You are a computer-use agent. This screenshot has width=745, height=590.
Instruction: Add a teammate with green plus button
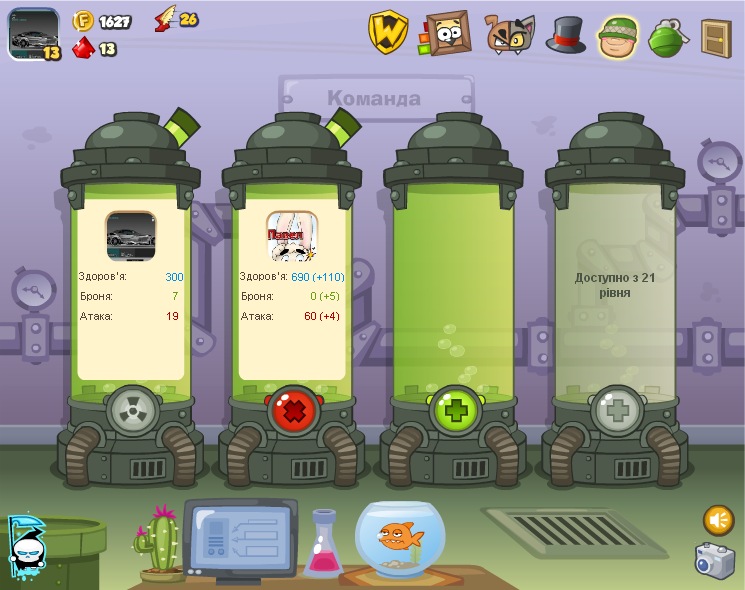click(x=454, y=410)
